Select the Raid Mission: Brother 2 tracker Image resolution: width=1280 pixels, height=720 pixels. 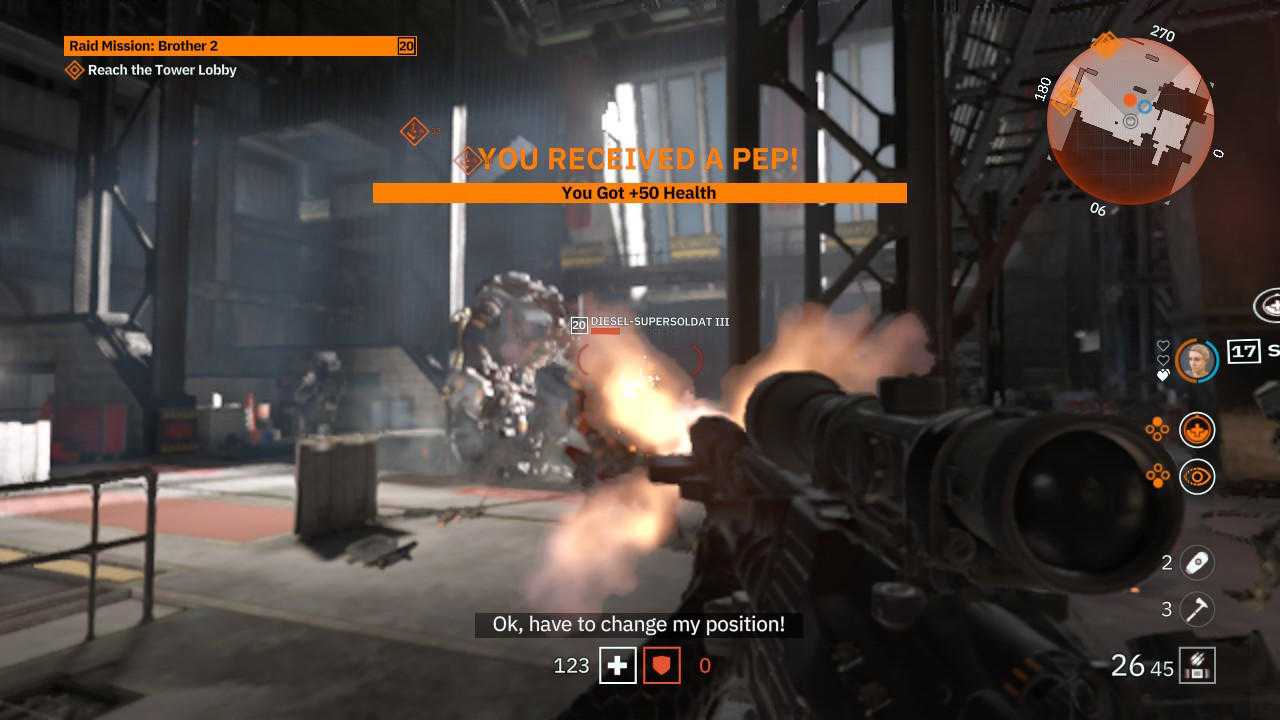pos(240,46)
